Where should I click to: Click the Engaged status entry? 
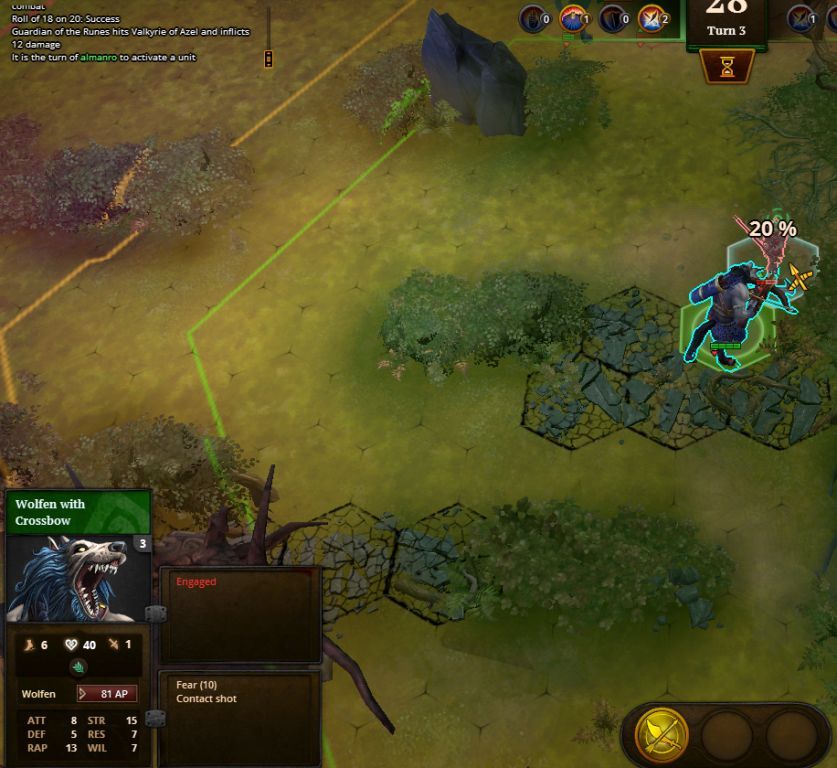(x=196, y=582)
